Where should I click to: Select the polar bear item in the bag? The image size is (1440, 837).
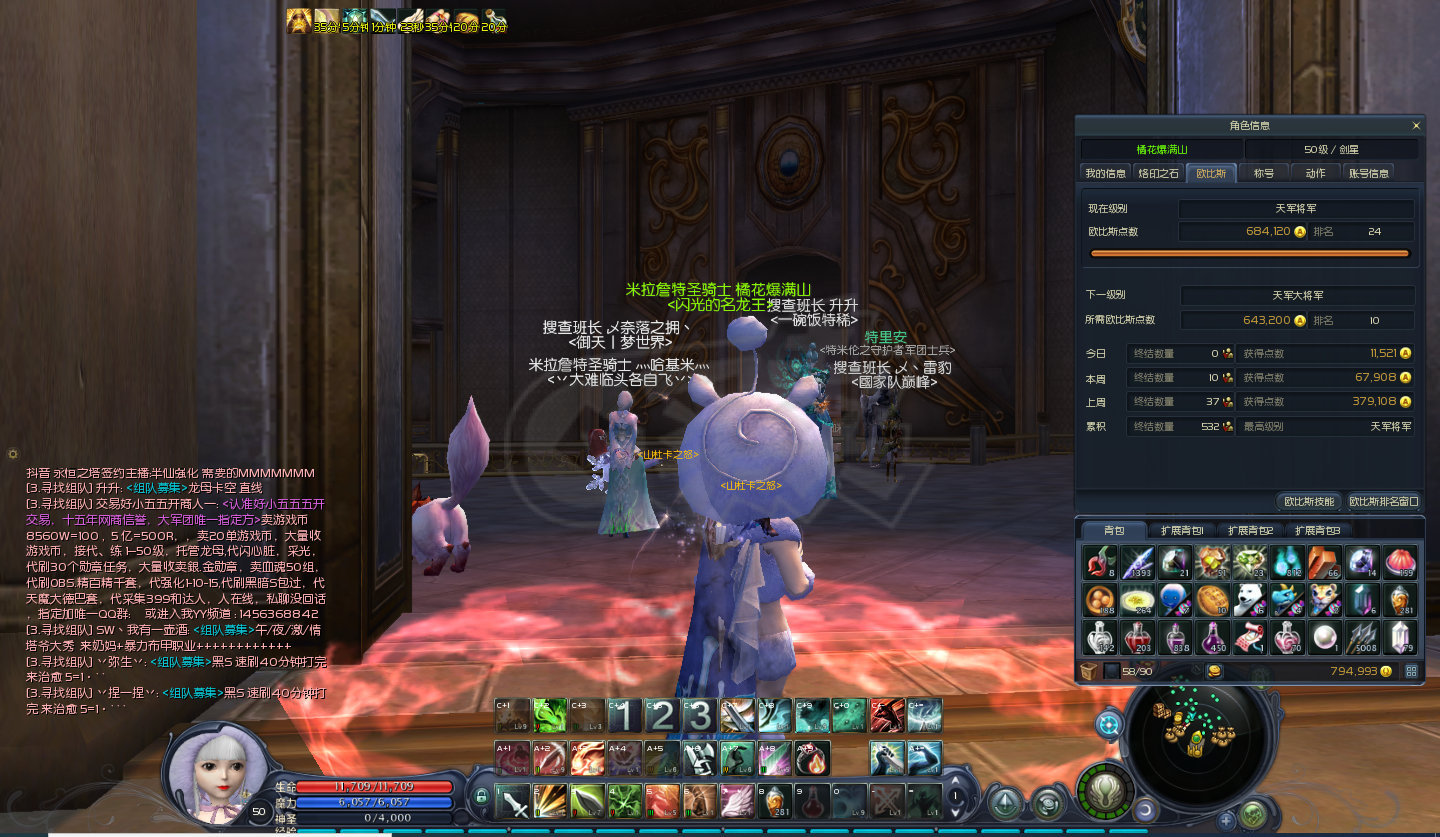coord(1250,600)
